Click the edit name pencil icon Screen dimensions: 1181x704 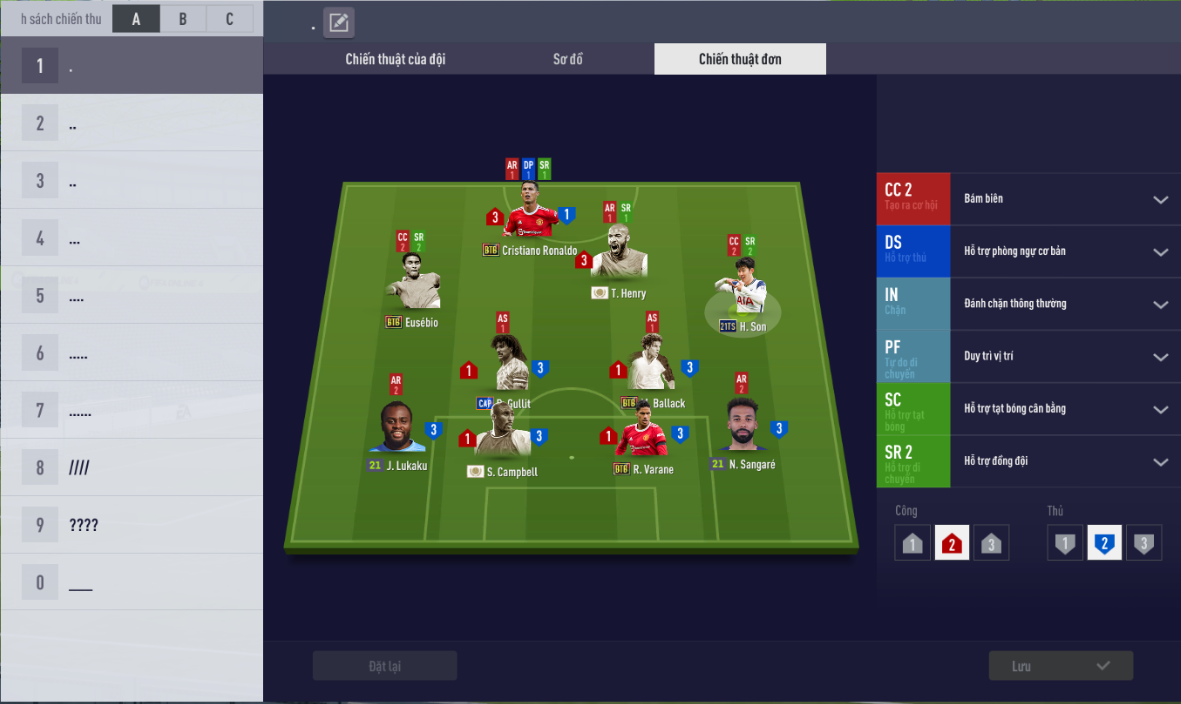339,22
